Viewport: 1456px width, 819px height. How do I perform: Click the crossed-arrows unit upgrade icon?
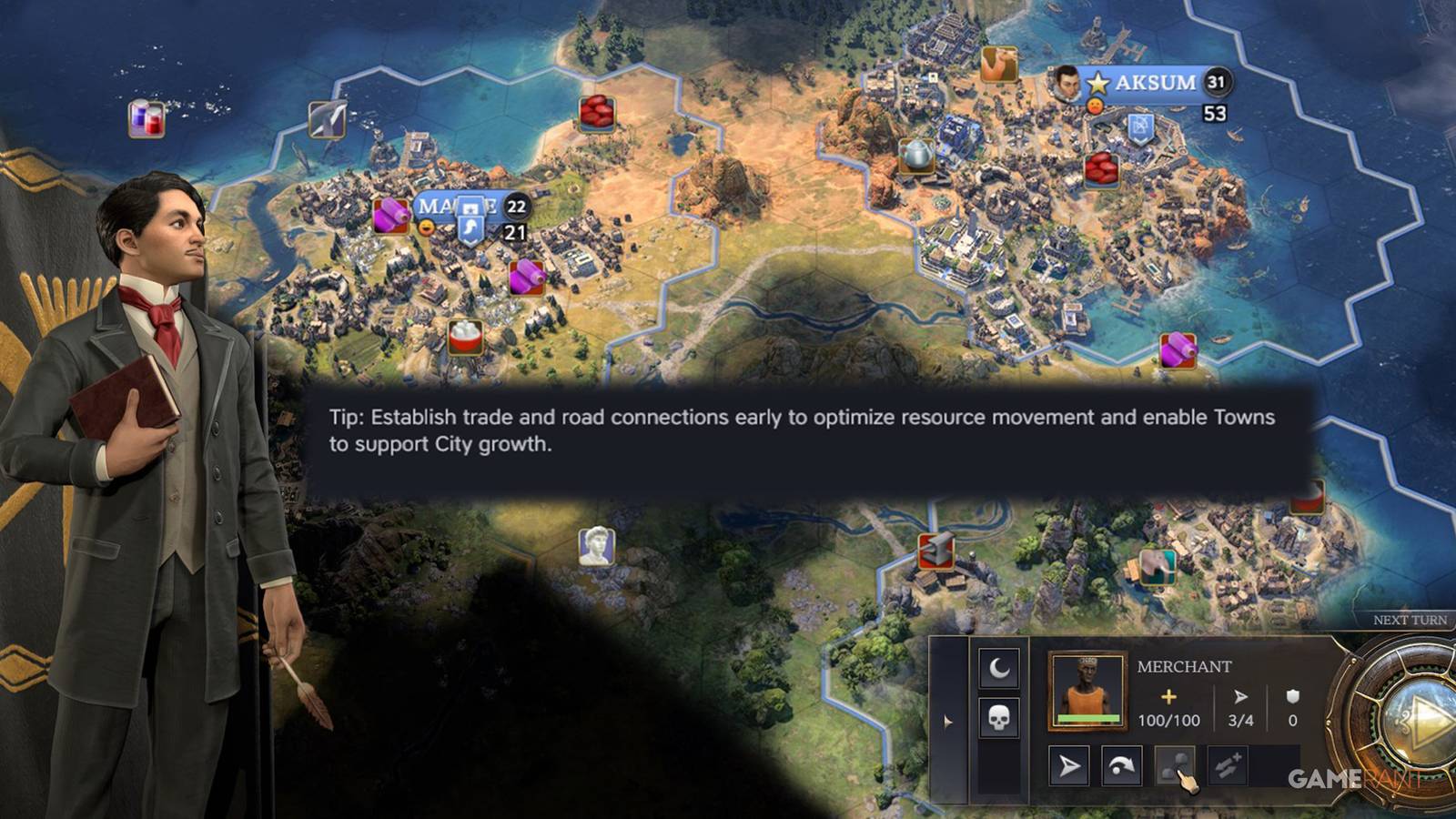1226,766
